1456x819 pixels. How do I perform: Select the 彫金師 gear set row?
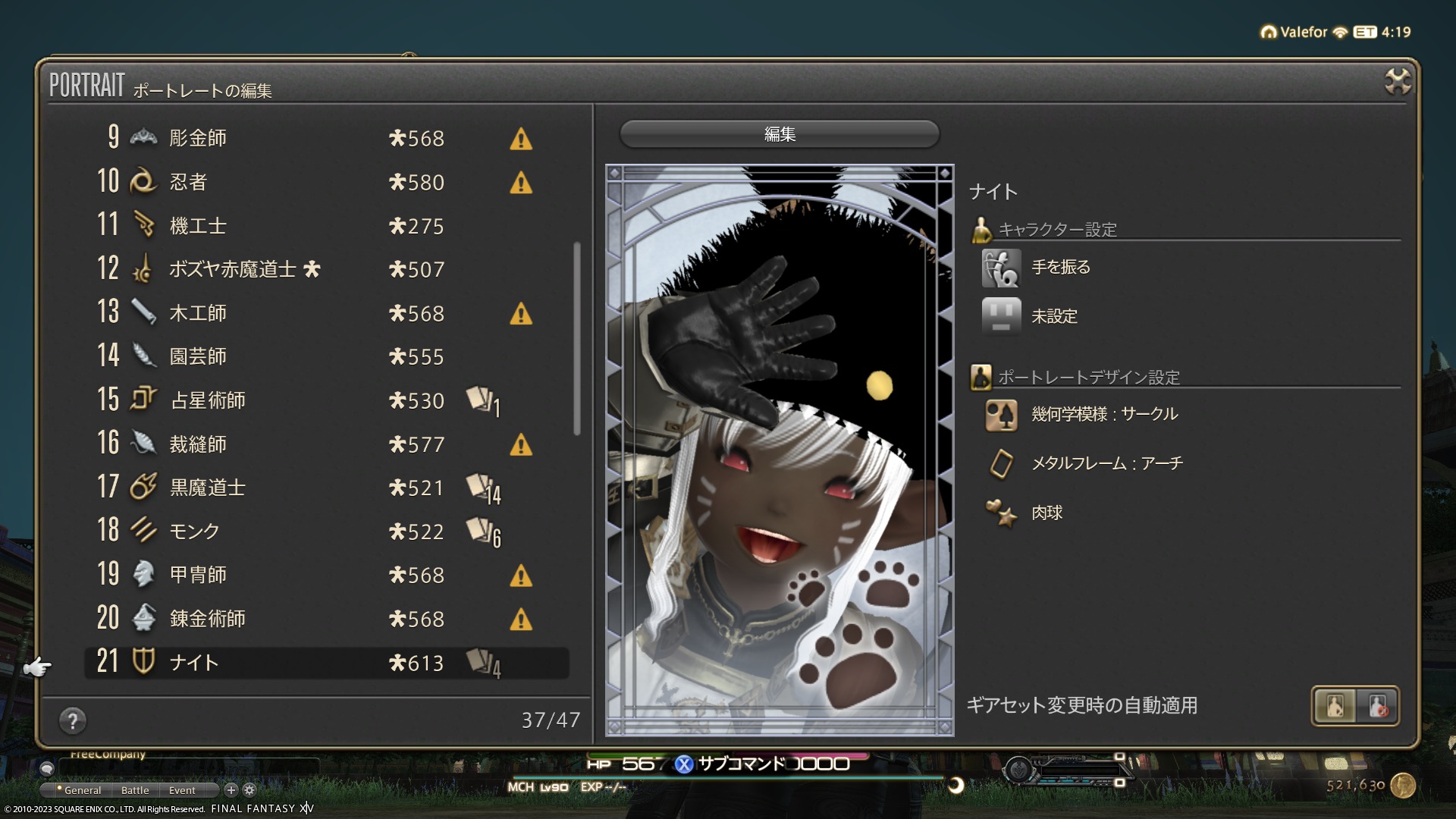(x=326, y=138)
